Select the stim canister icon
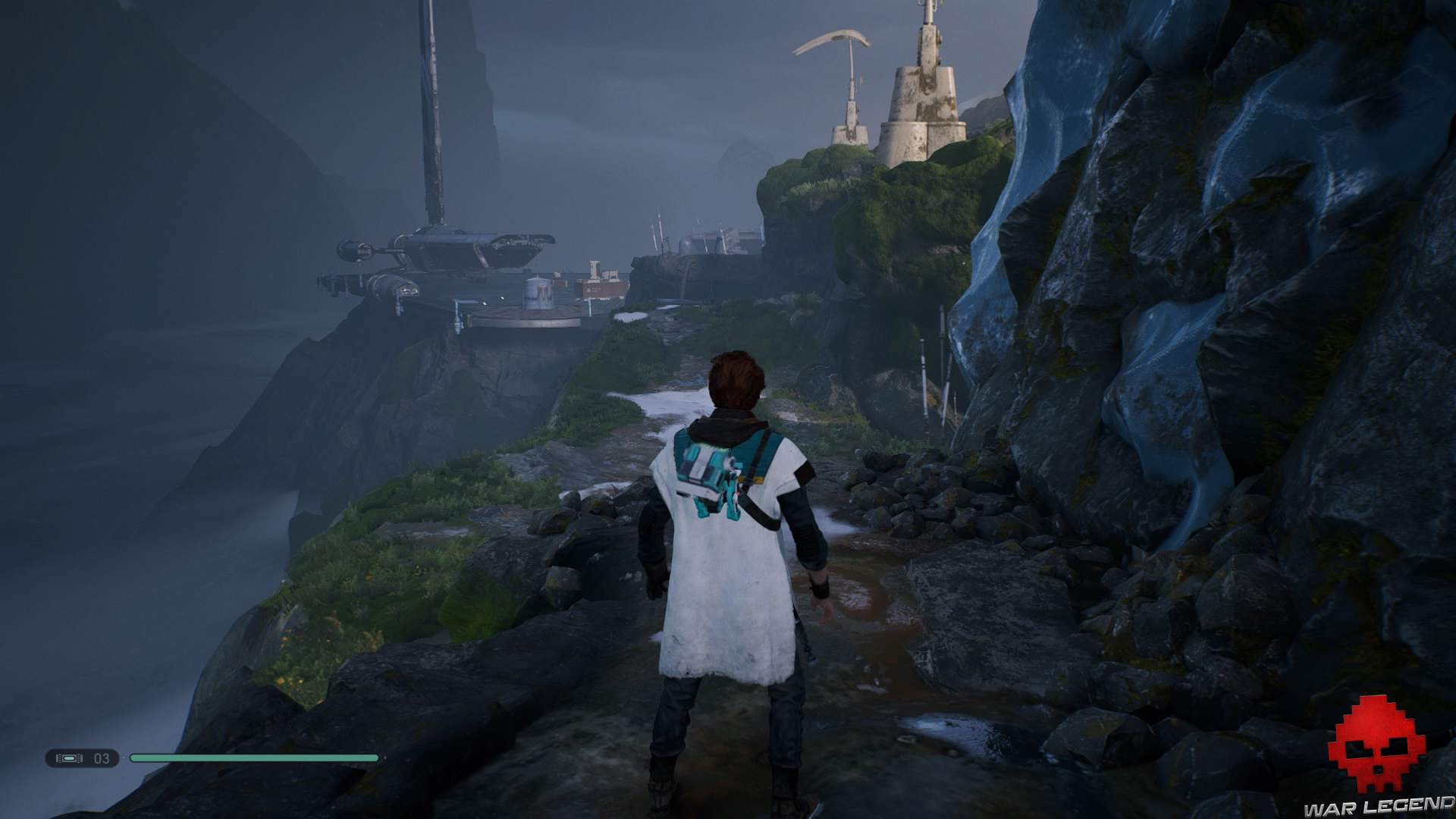 point(70,758)
